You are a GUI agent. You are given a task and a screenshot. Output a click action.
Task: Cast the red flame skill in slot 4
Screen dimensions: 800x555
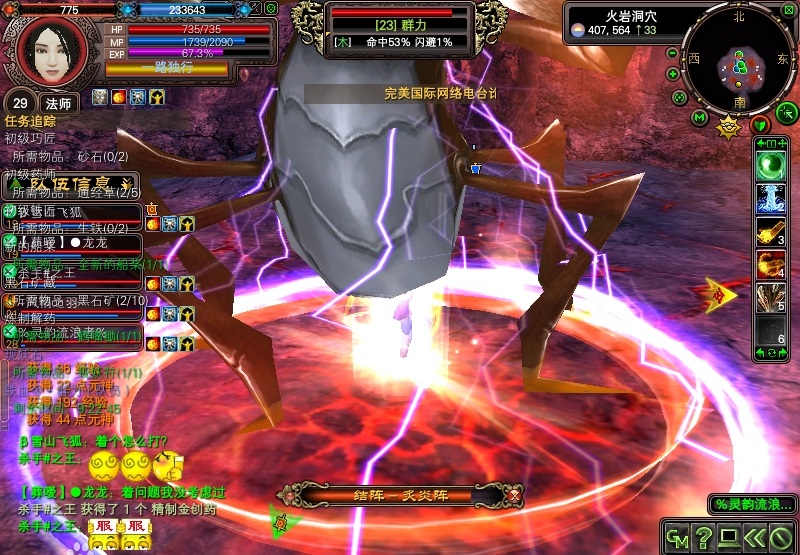pyautogui.click(x=771, y=265)
